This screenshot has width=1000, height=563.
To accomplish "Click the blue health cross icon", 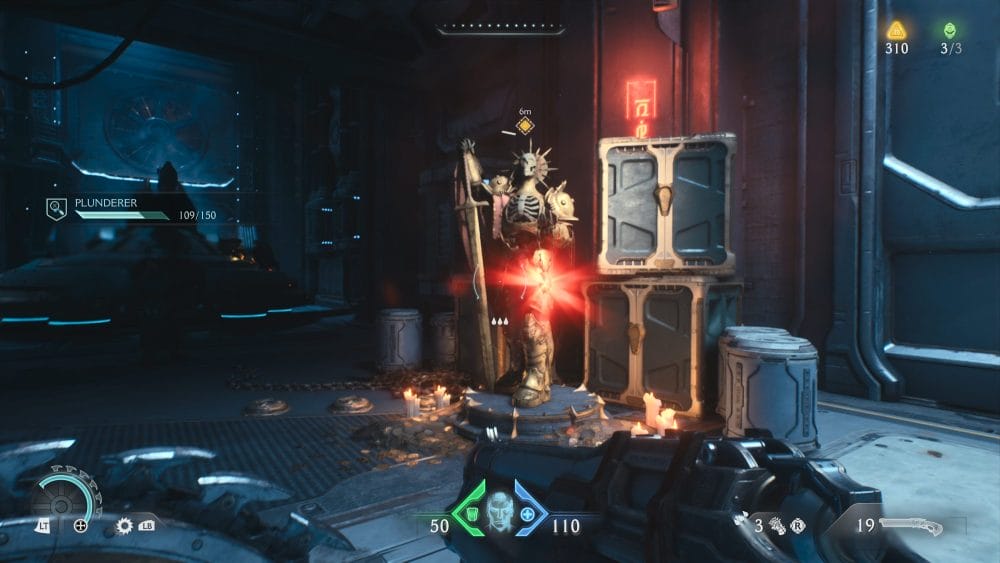I will [527, 514].
